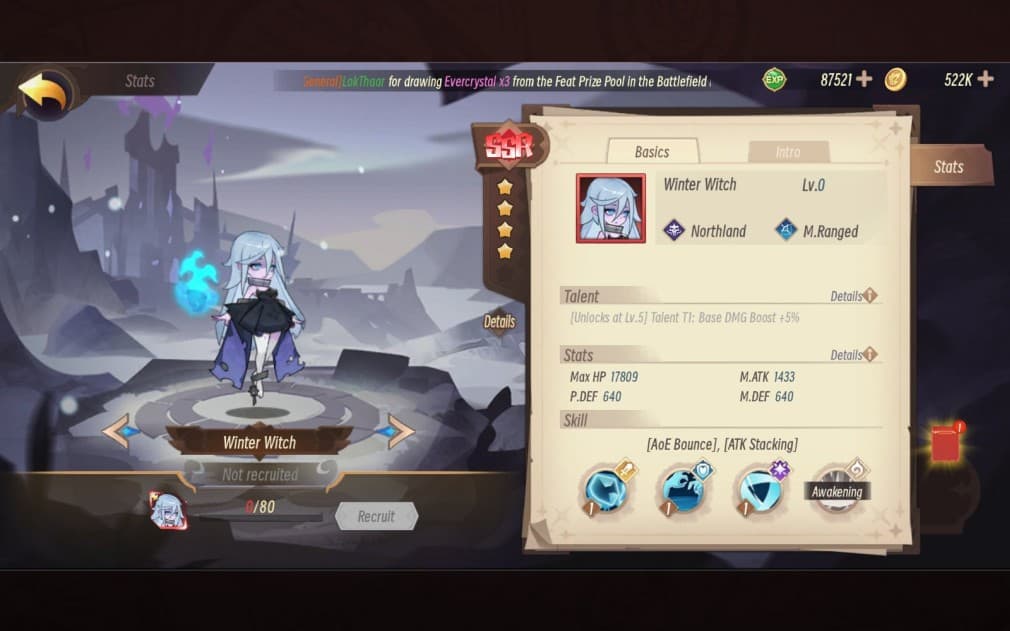Click the Winter Witch portrait thumbnail

coord(610,208)
